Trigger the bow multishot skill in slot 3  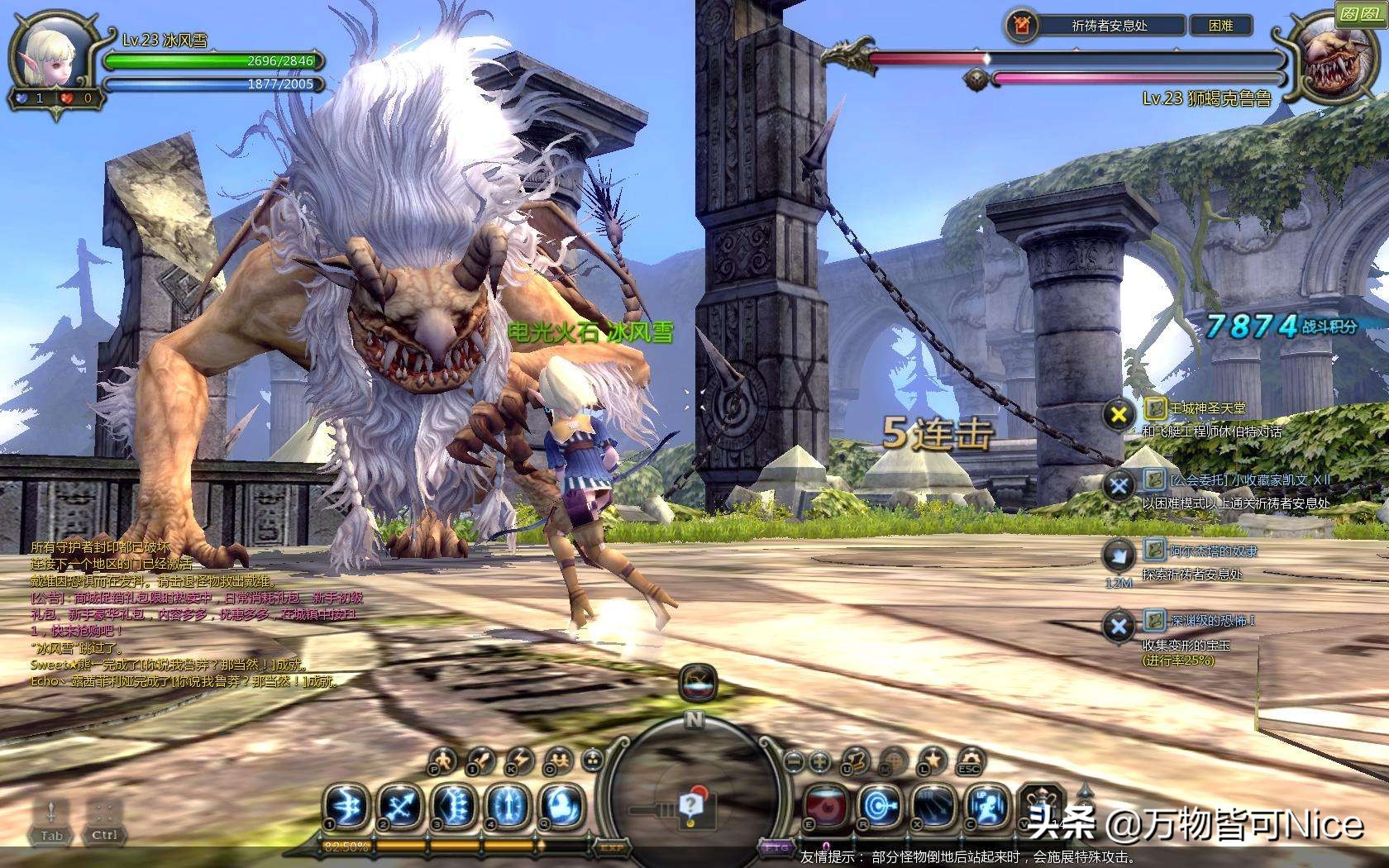tap(454, 805)
